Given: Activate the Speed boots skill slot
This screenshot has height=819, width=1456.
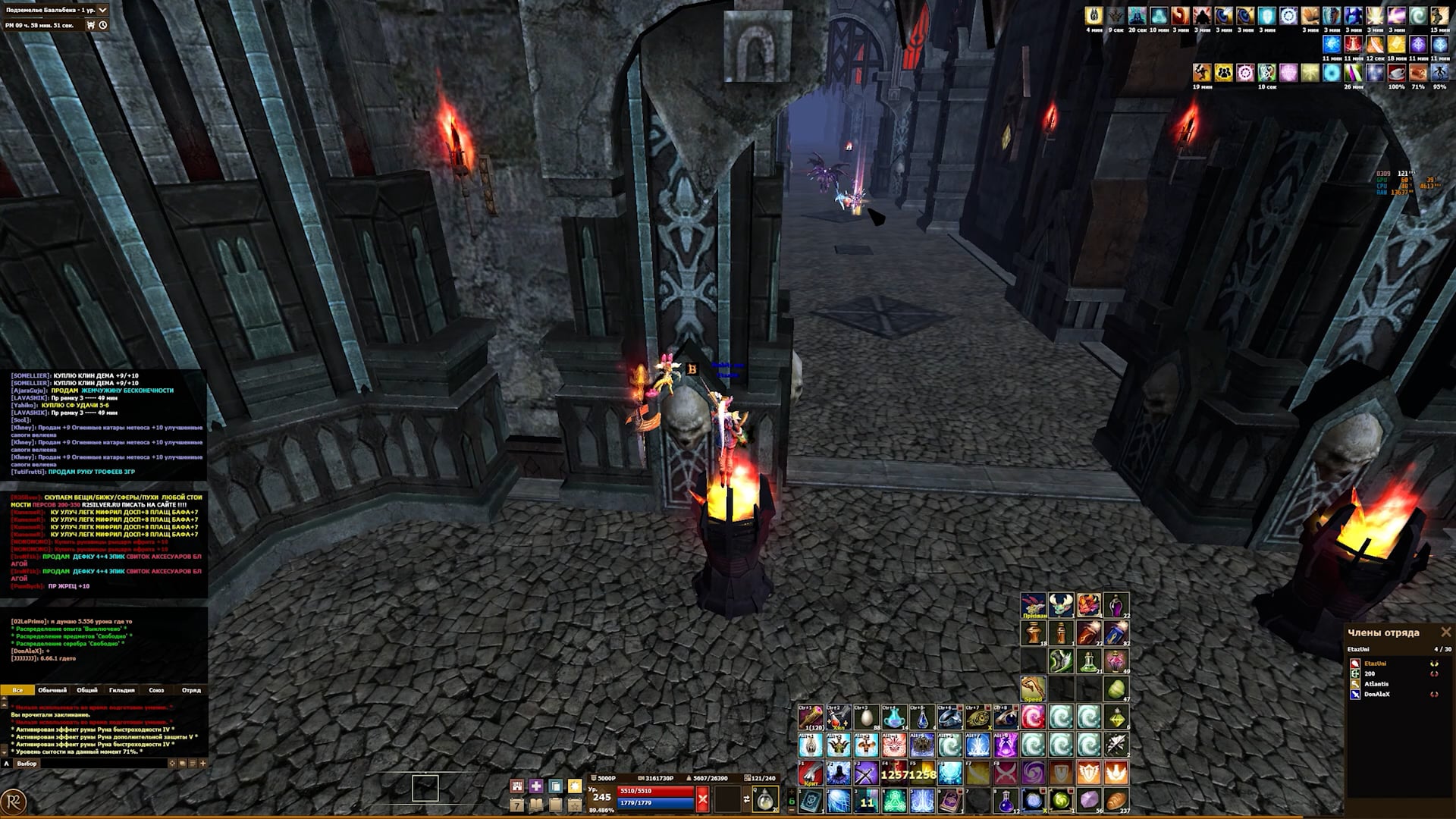Looking at the screenshot, I should 1033,689.
